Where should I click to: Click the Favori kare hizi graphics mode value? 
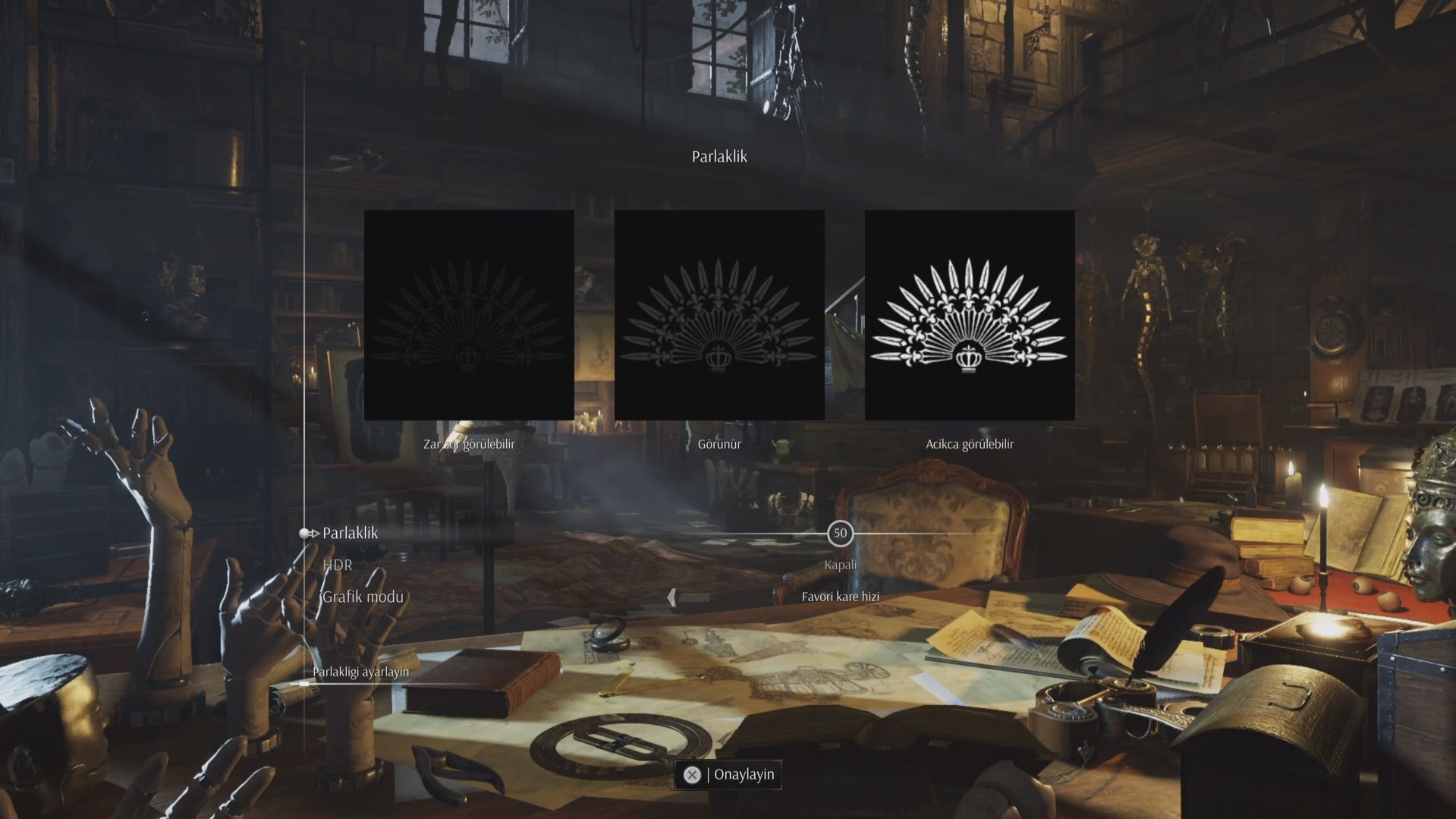(x=840, y=597)
